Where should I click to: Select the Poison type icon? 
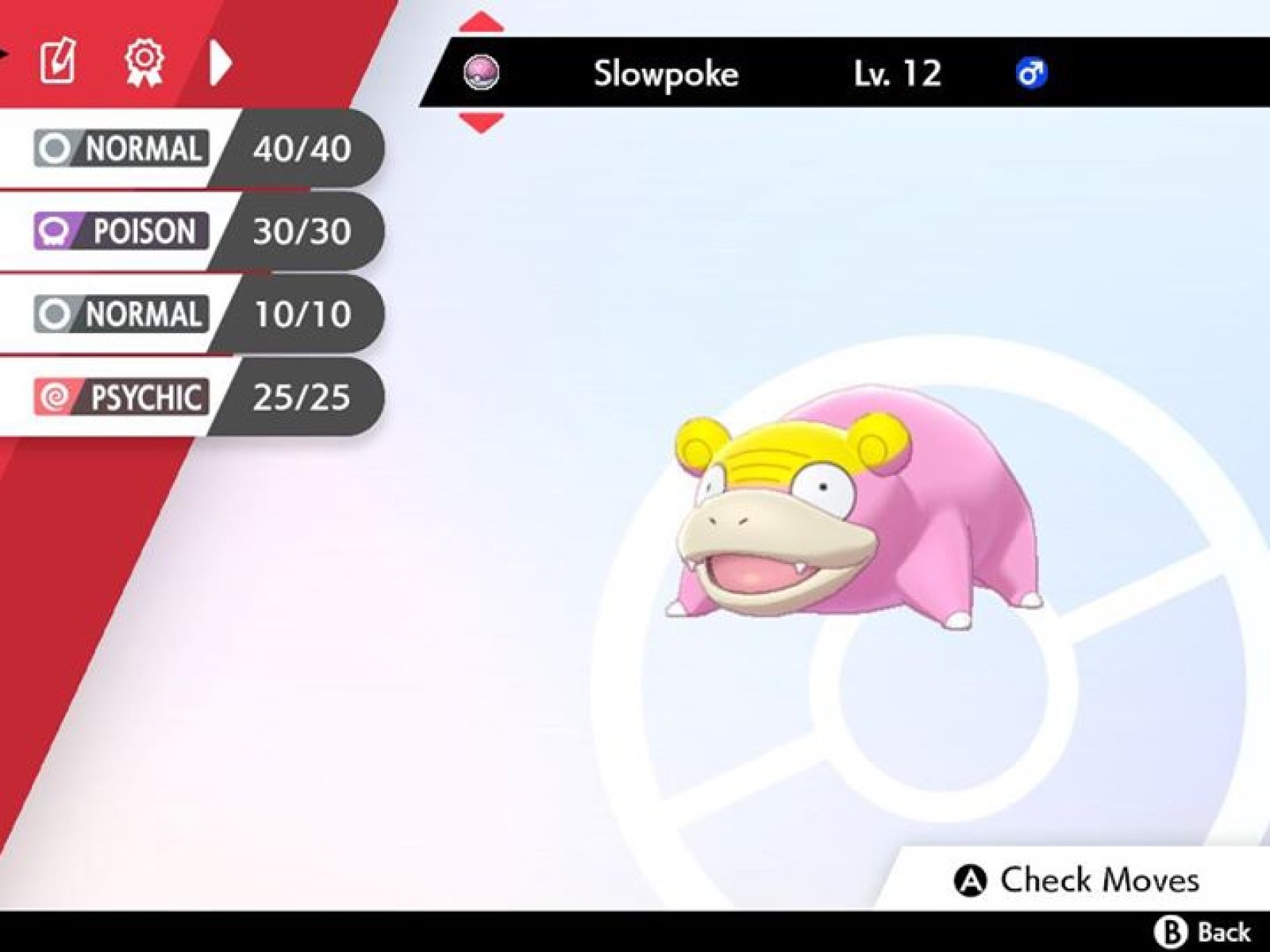(54, 231)
